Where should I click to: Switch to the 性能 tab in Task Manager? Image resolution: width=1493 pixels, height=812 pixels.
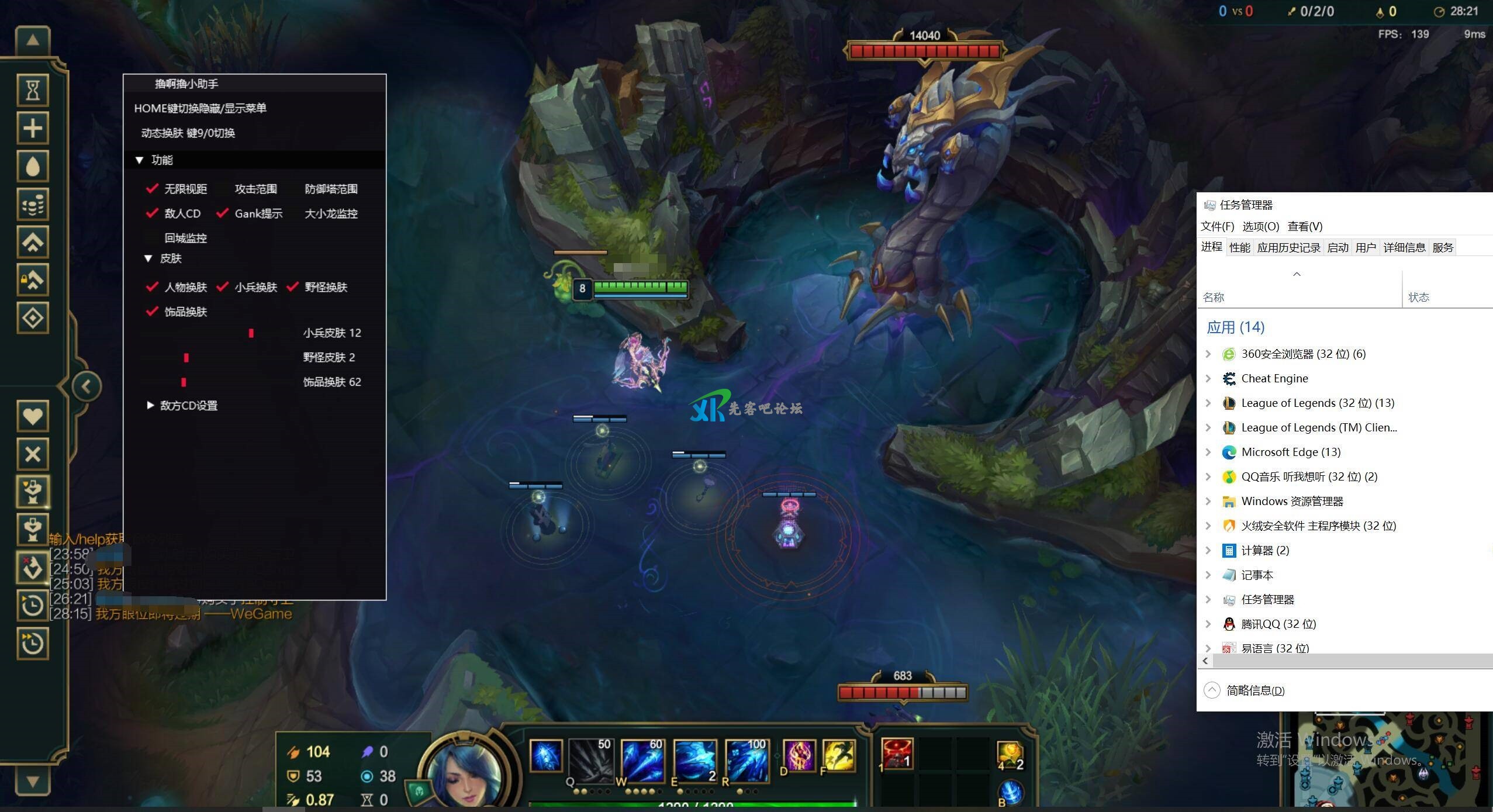[x=1239, y=247]
